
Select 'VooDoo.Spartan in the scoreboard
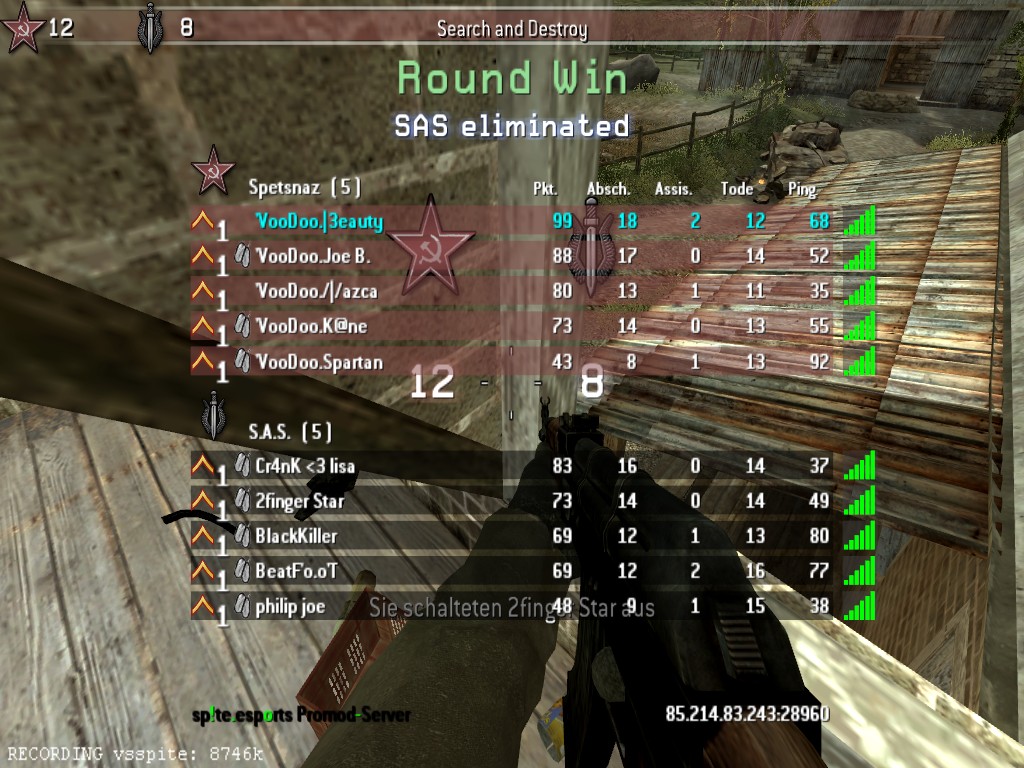[318, 361]
